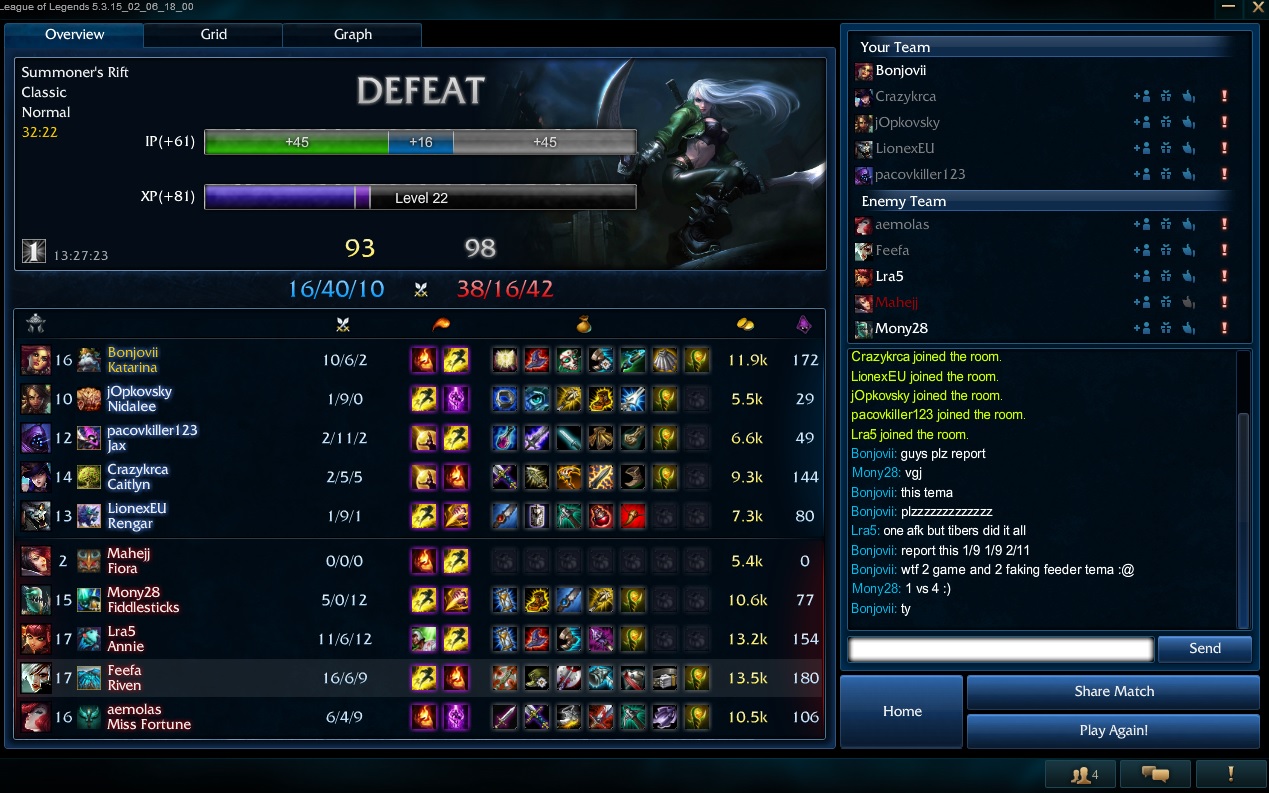
Task: Minimize the League client window
Action: point(1229,7)
